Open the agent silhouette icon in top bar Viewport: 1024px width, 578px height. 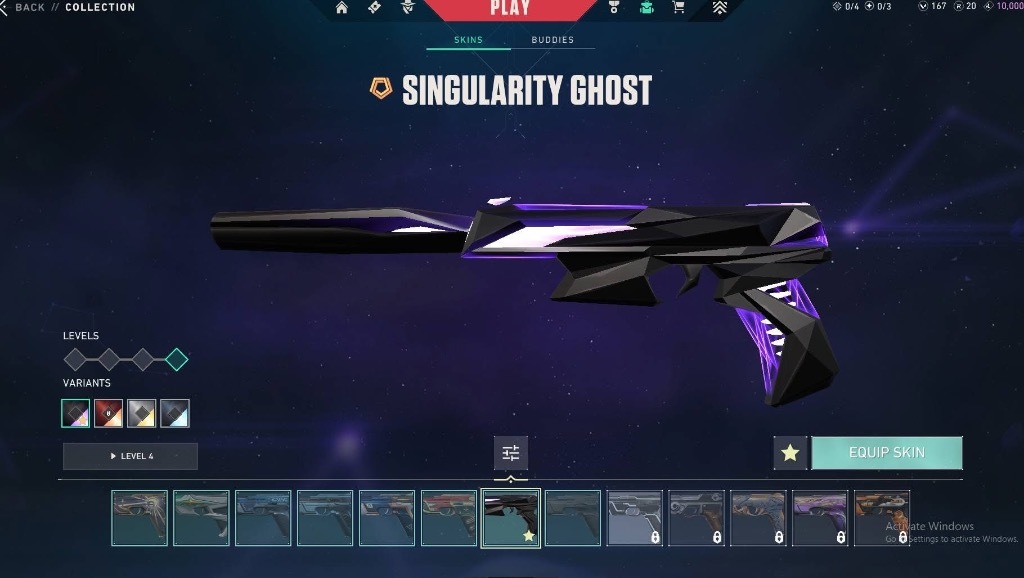click(408, 8)
